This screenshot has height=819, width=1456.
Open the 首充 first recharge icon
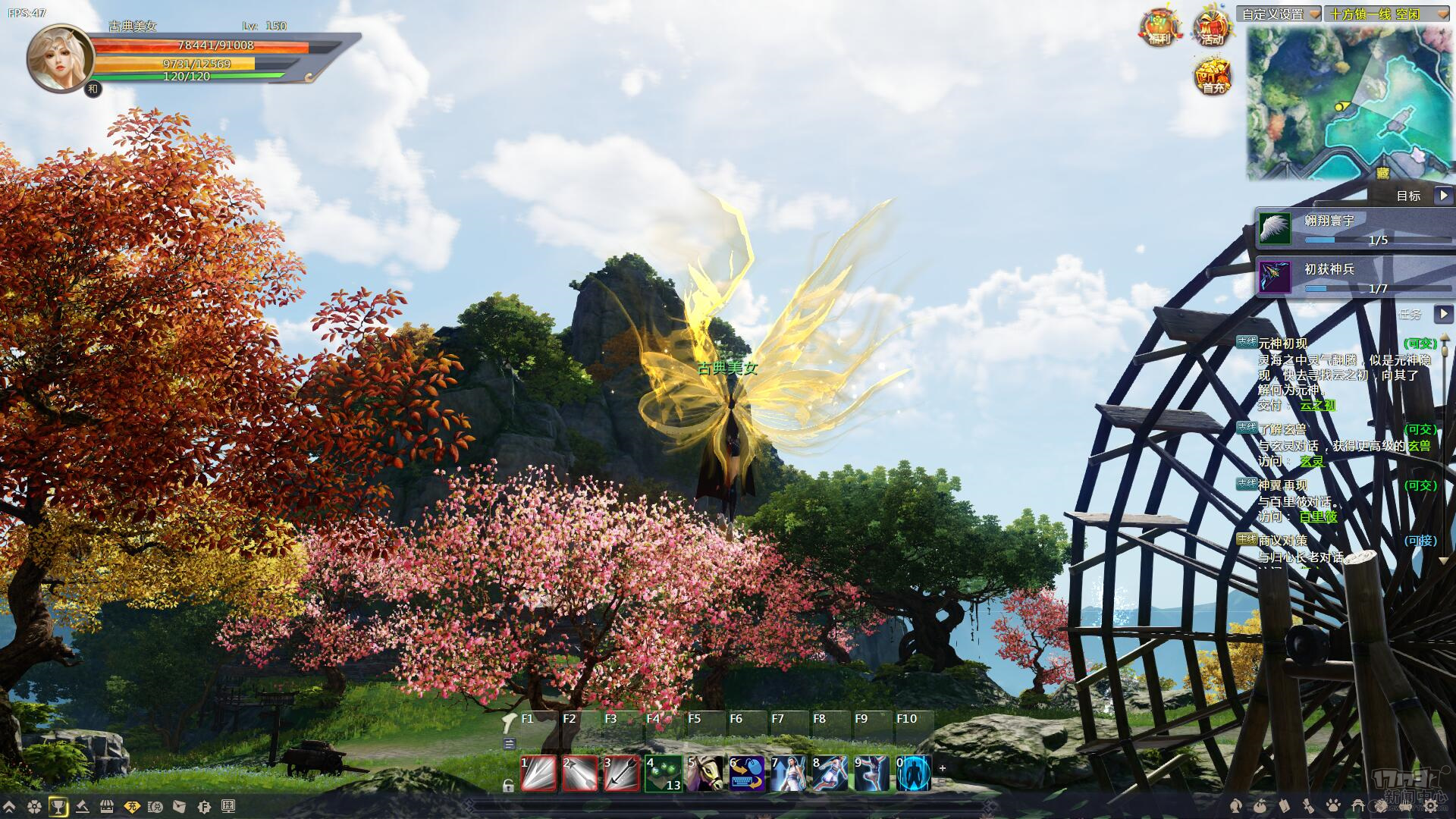tap(1213, 77)
